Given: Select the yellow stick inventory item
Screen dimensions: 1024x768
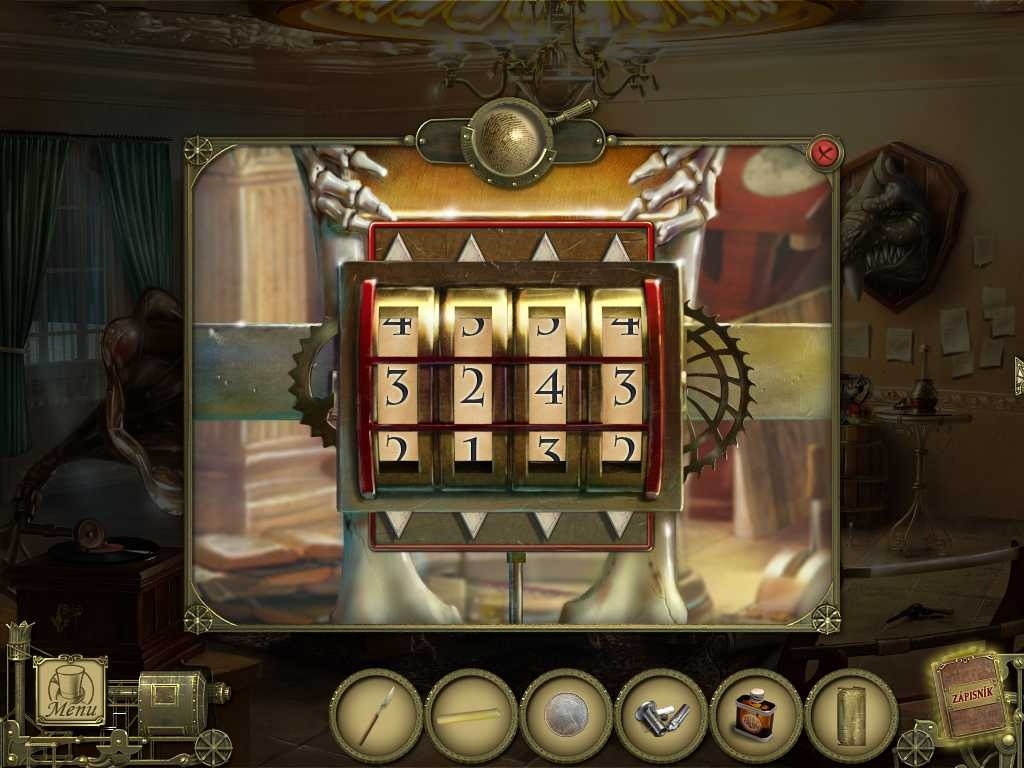Looking at the screenshot, I should point(470,715).
